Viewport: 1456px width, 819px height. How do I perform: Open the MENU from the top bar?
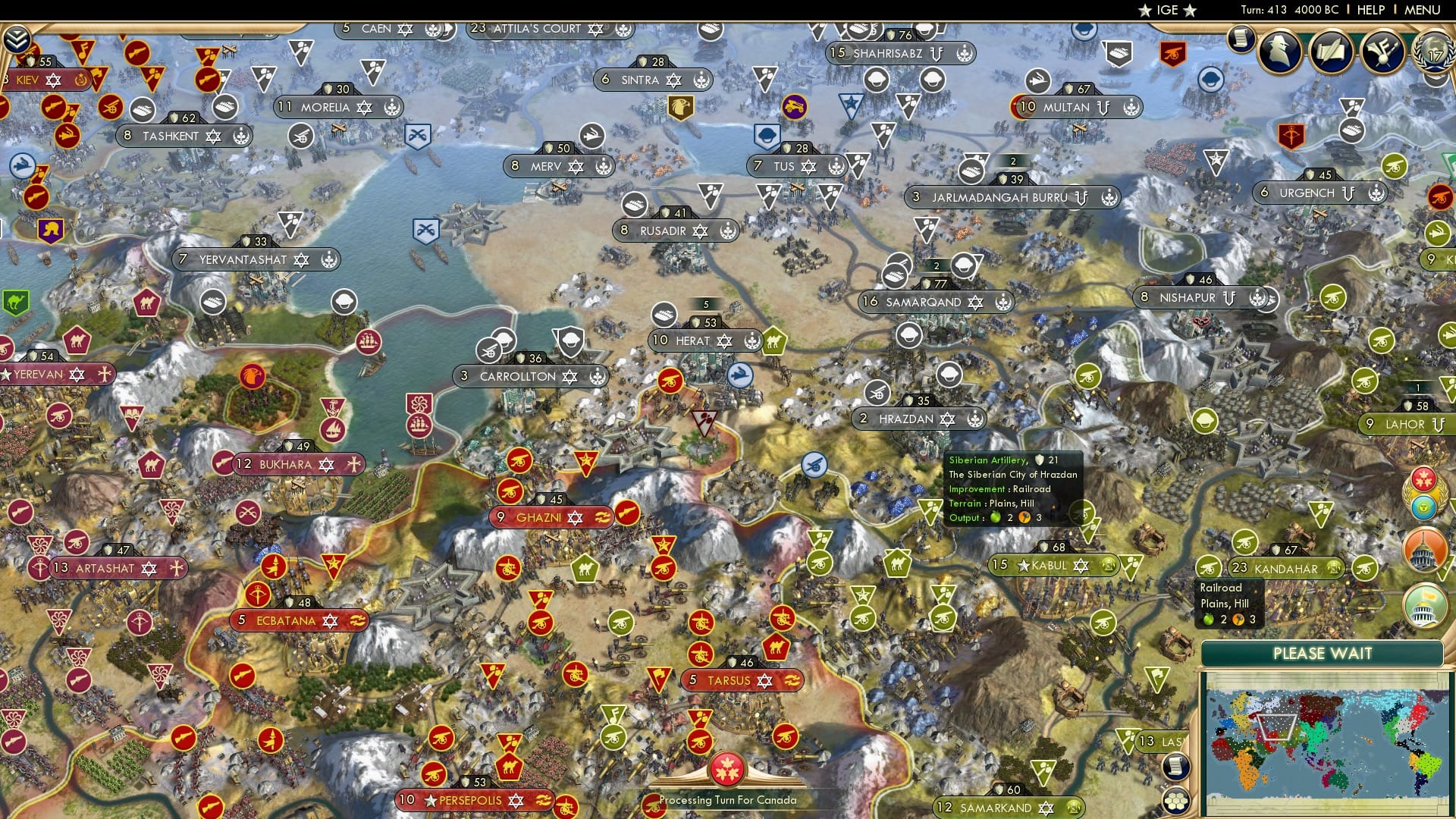[x=1422, y=10]
